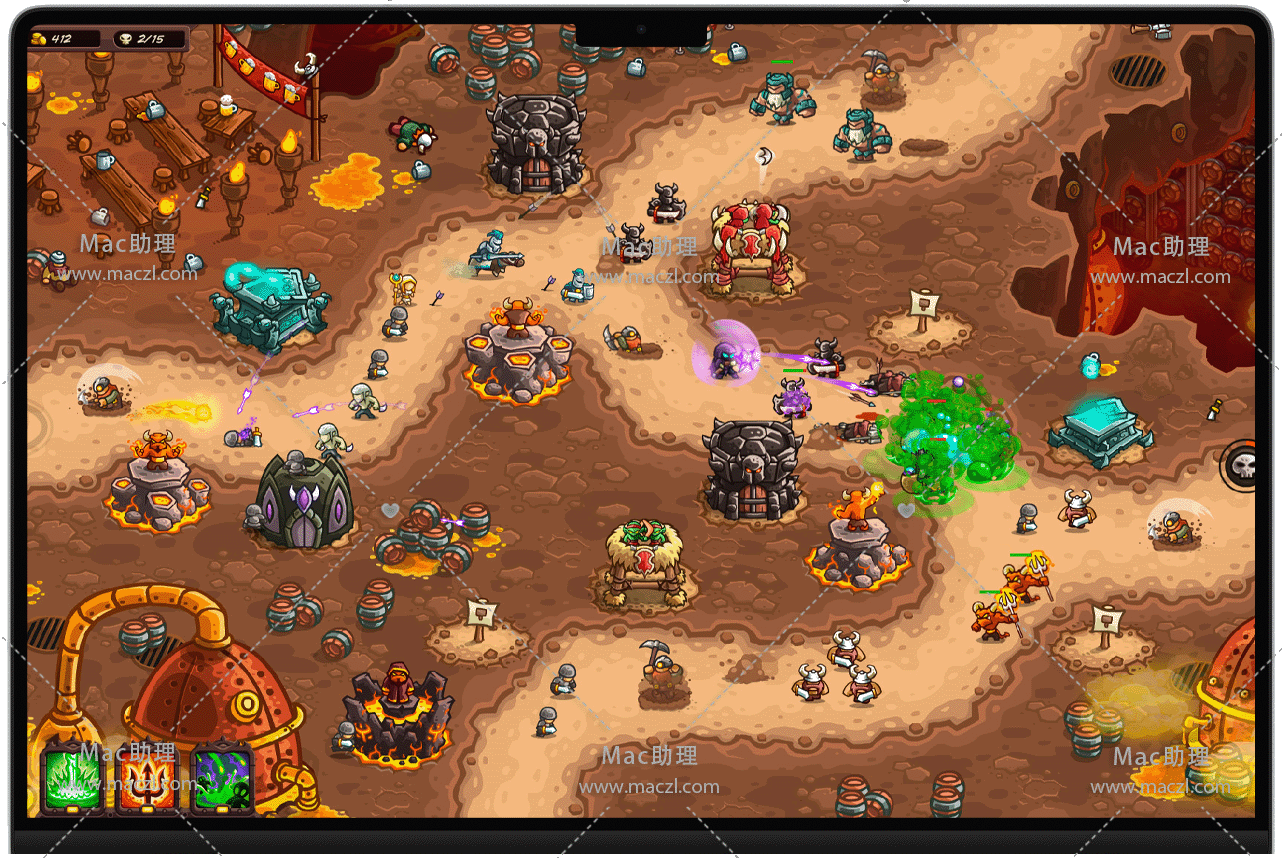Cast the fiery trident spell

(x=146, y=780)
